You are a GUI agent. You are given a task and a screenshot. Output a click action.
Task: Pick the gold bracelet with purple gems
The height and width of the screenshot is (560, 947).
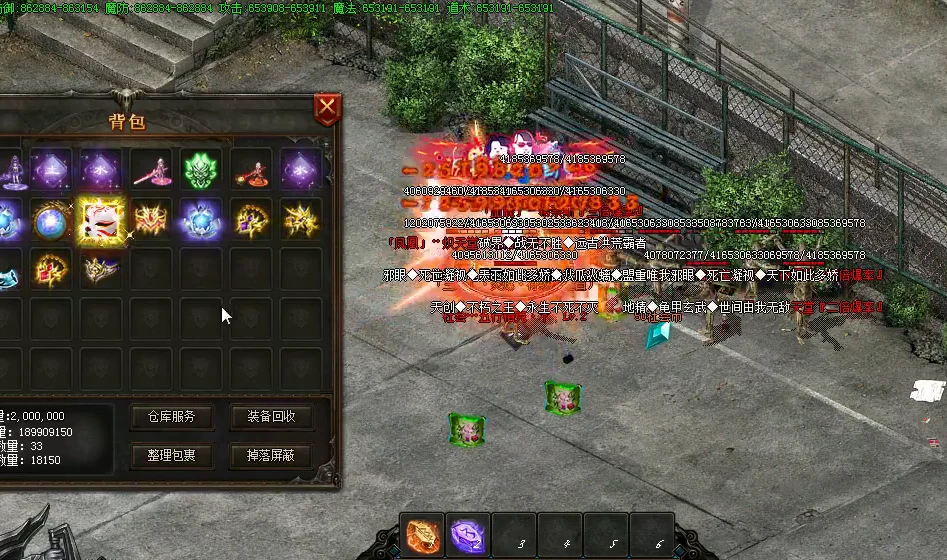(251, 219)
